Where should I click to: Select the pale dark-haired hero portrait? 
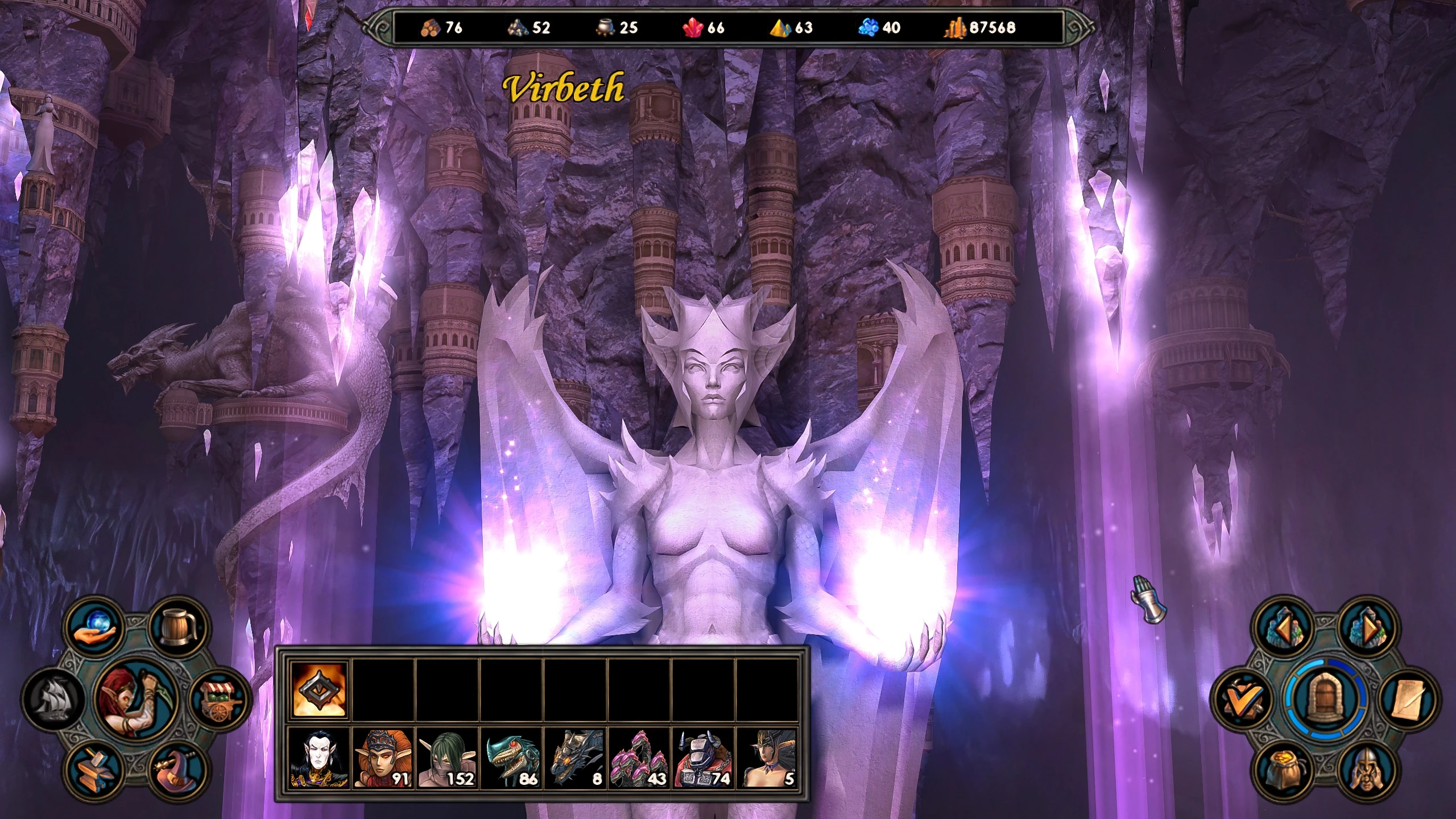[318, 758]
